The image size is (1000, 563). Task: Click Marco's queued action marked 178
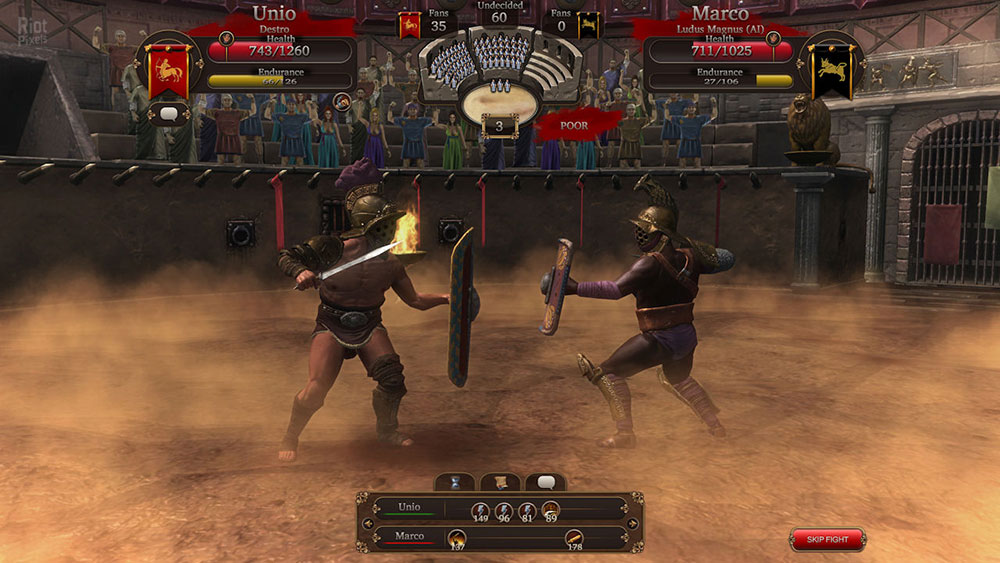pyautogui.click(x=574, y=538)
